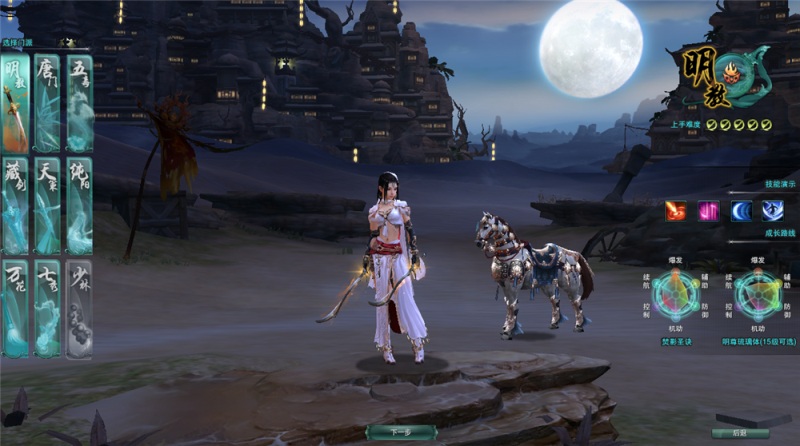Pick the 万花 sect tile

coord(15,308)
